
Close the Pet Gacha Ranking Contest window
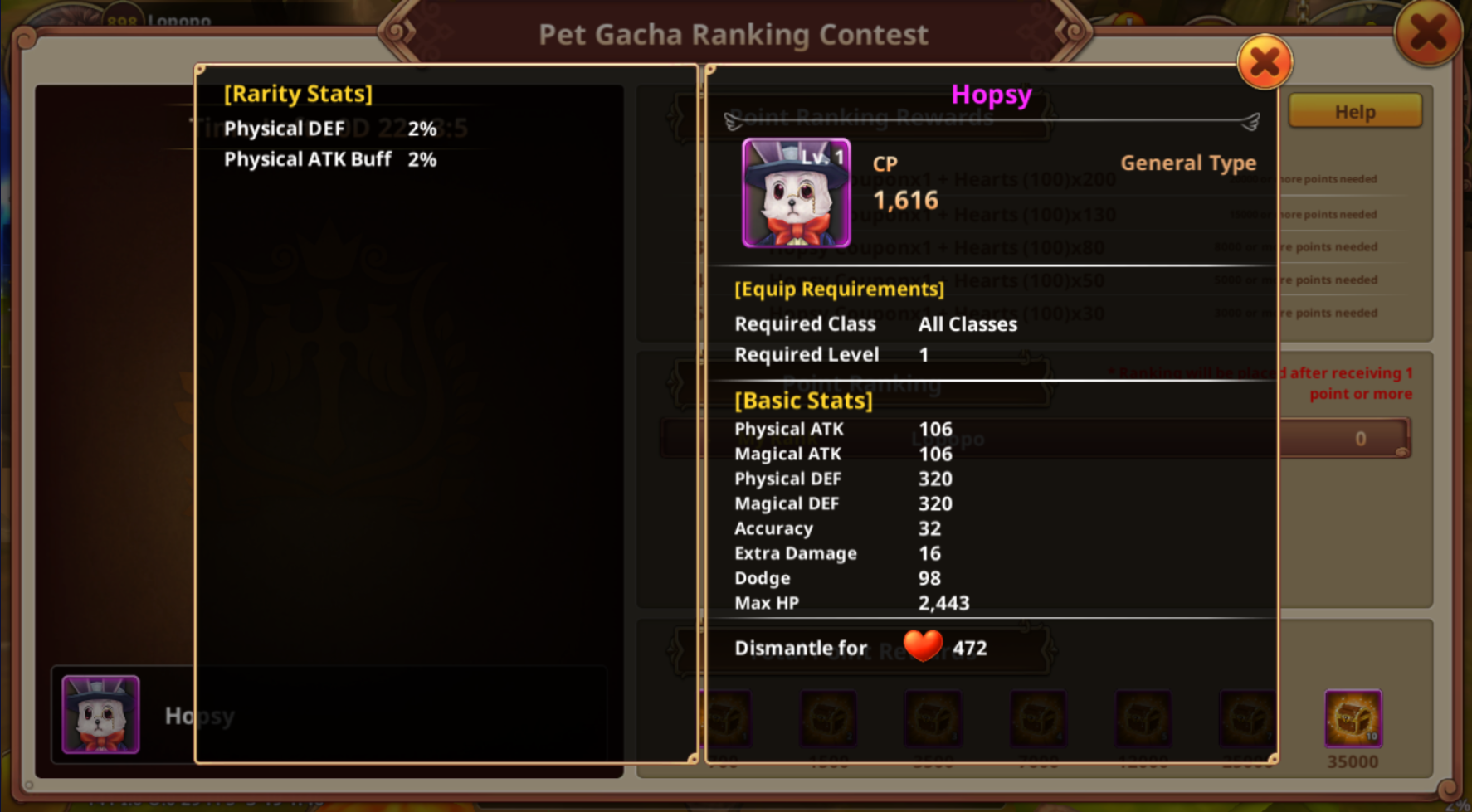tap(1427, 34)
